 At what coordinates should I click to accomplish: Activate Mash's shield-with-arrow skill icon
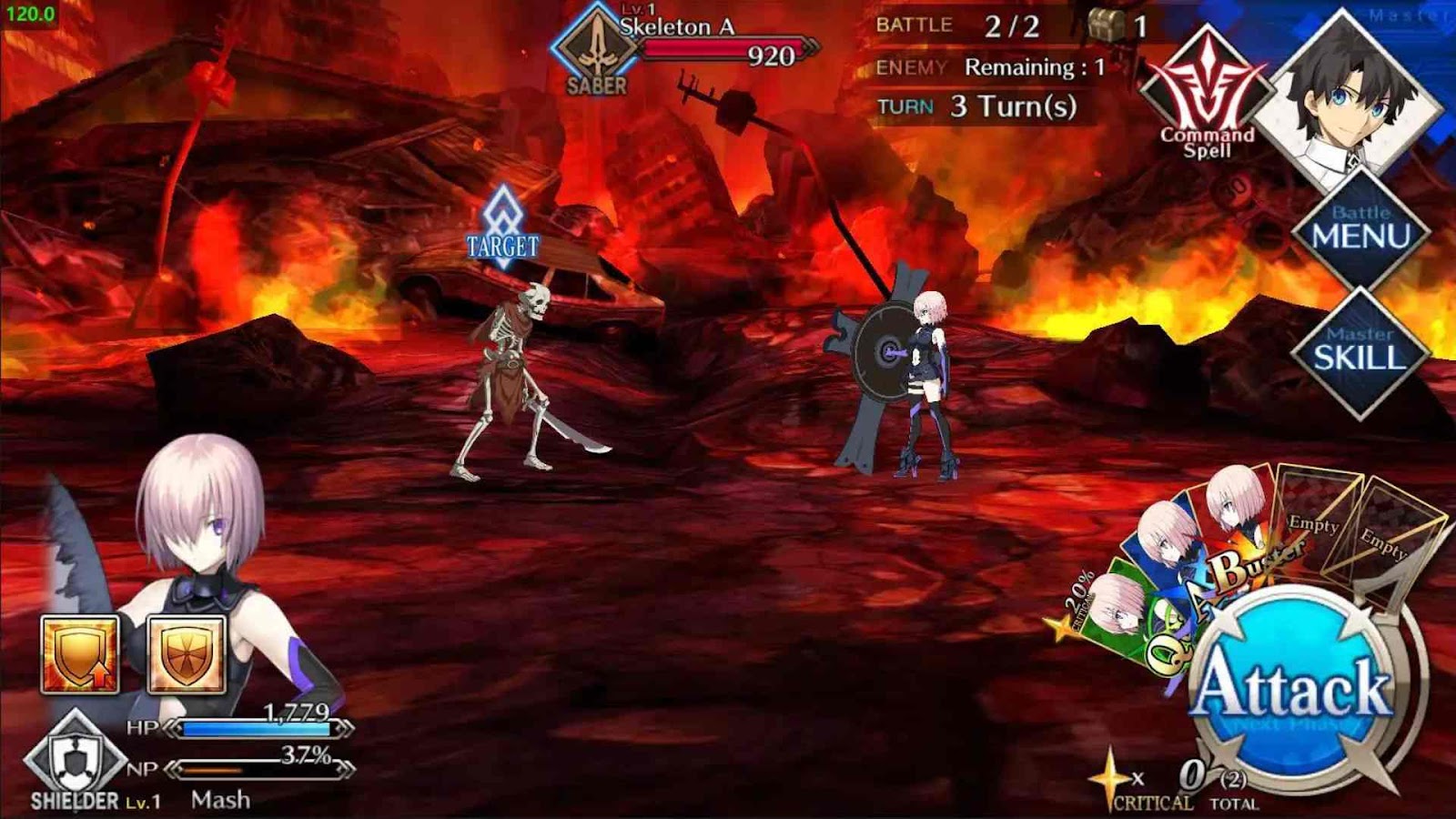80,653
